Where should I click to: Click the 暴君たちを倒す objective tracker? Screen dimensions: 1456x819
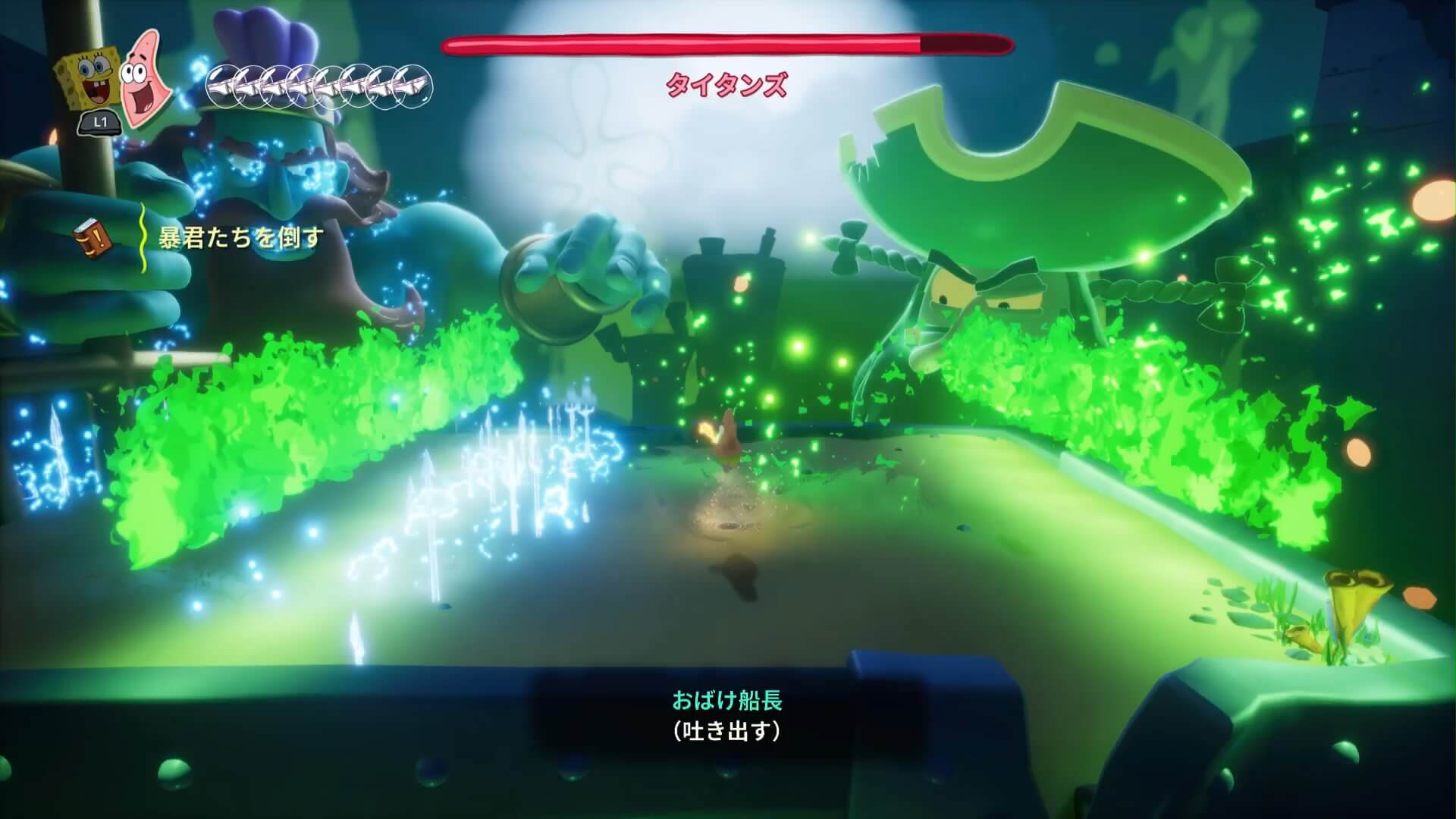(240, 238)
